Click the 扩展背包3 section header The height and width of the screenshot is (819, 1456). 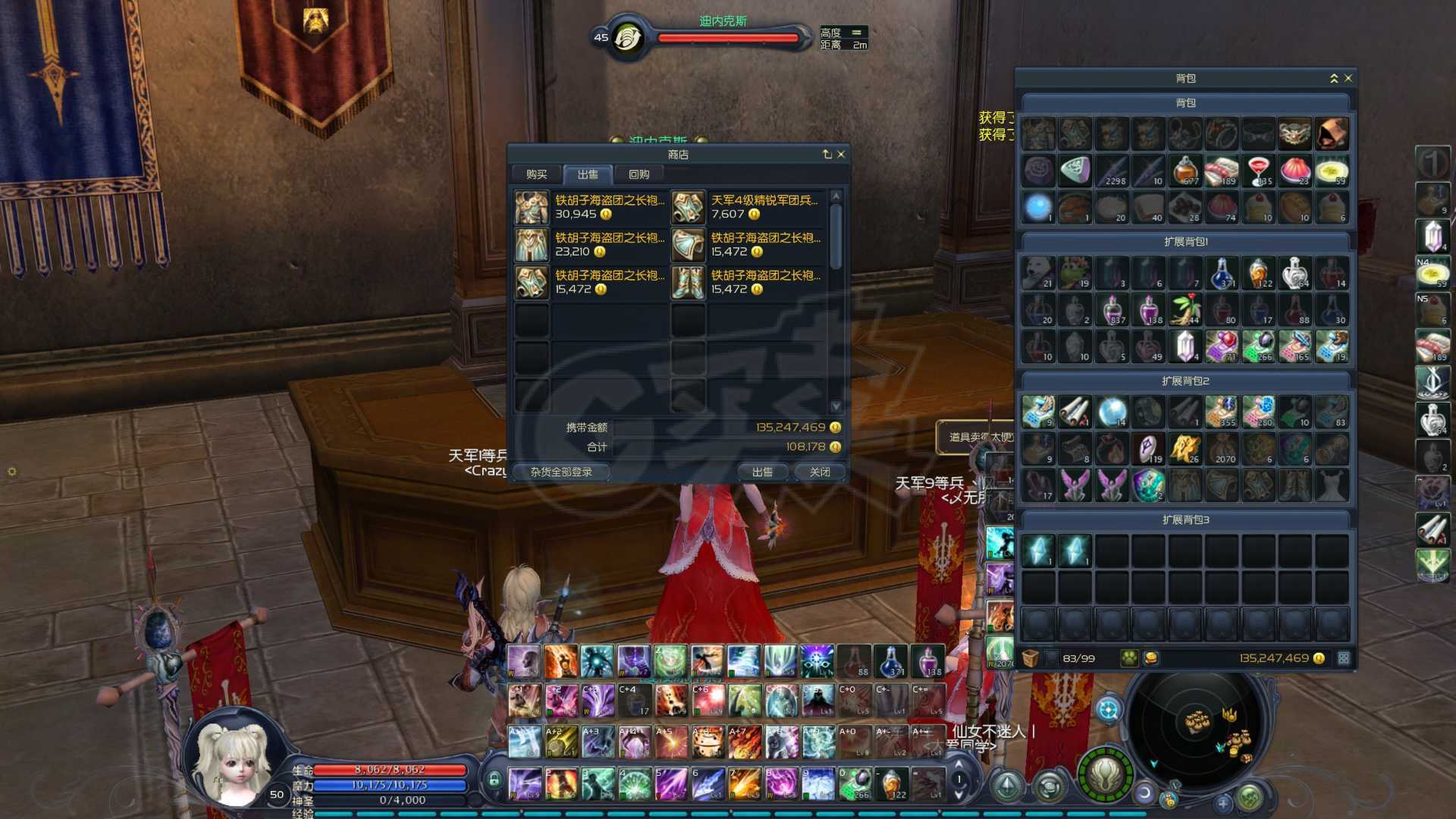point(1185,519)
